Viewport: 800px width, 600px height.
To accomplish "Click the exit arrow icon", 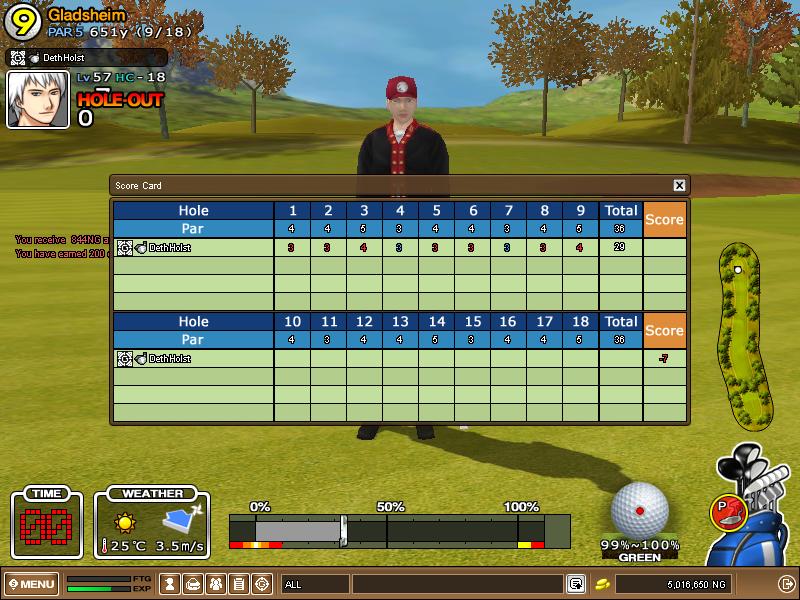I will [785, 583].
